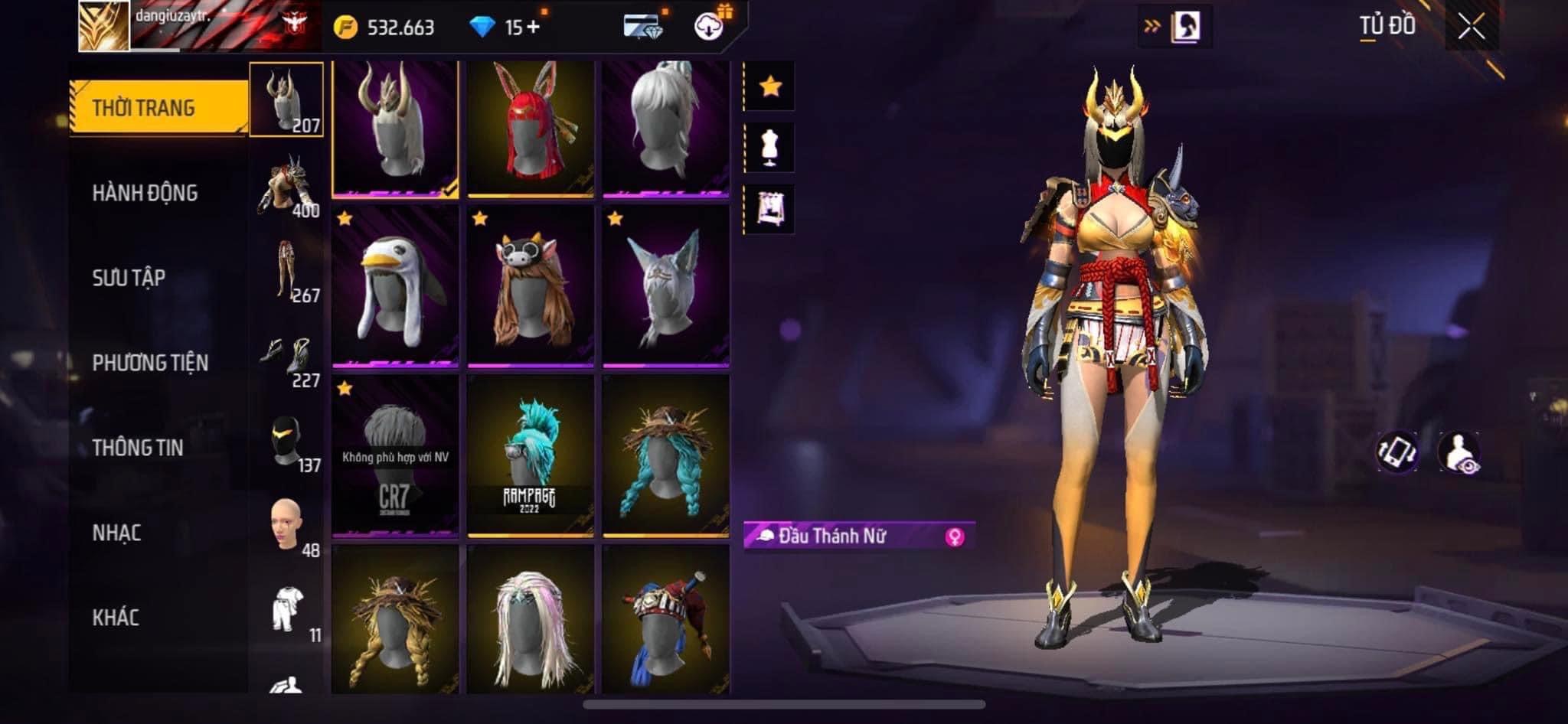Open the download cloud icon
This screenshot has height=724, width=1568.
pyautogui.click(x=709, y=28)
